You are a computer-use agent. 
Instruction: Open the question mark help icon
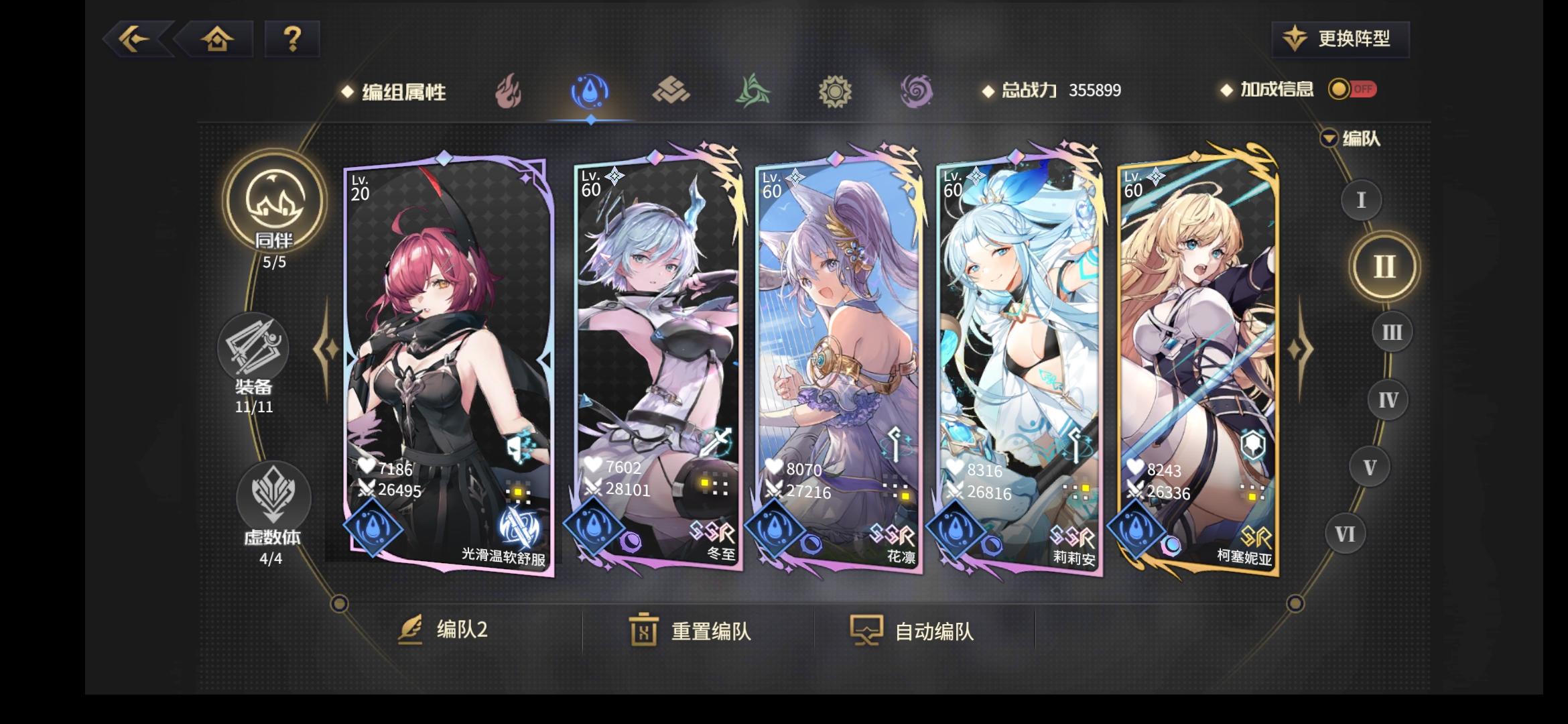[291, 40]
